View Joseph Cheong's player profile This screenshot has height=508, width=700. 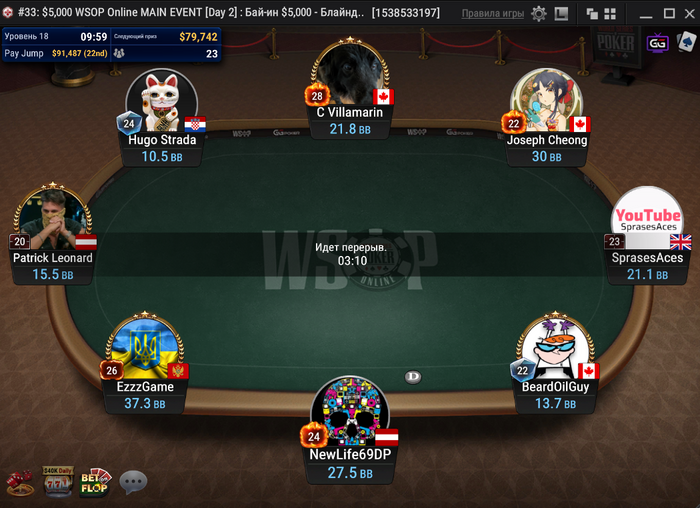(x=546, y=102)
